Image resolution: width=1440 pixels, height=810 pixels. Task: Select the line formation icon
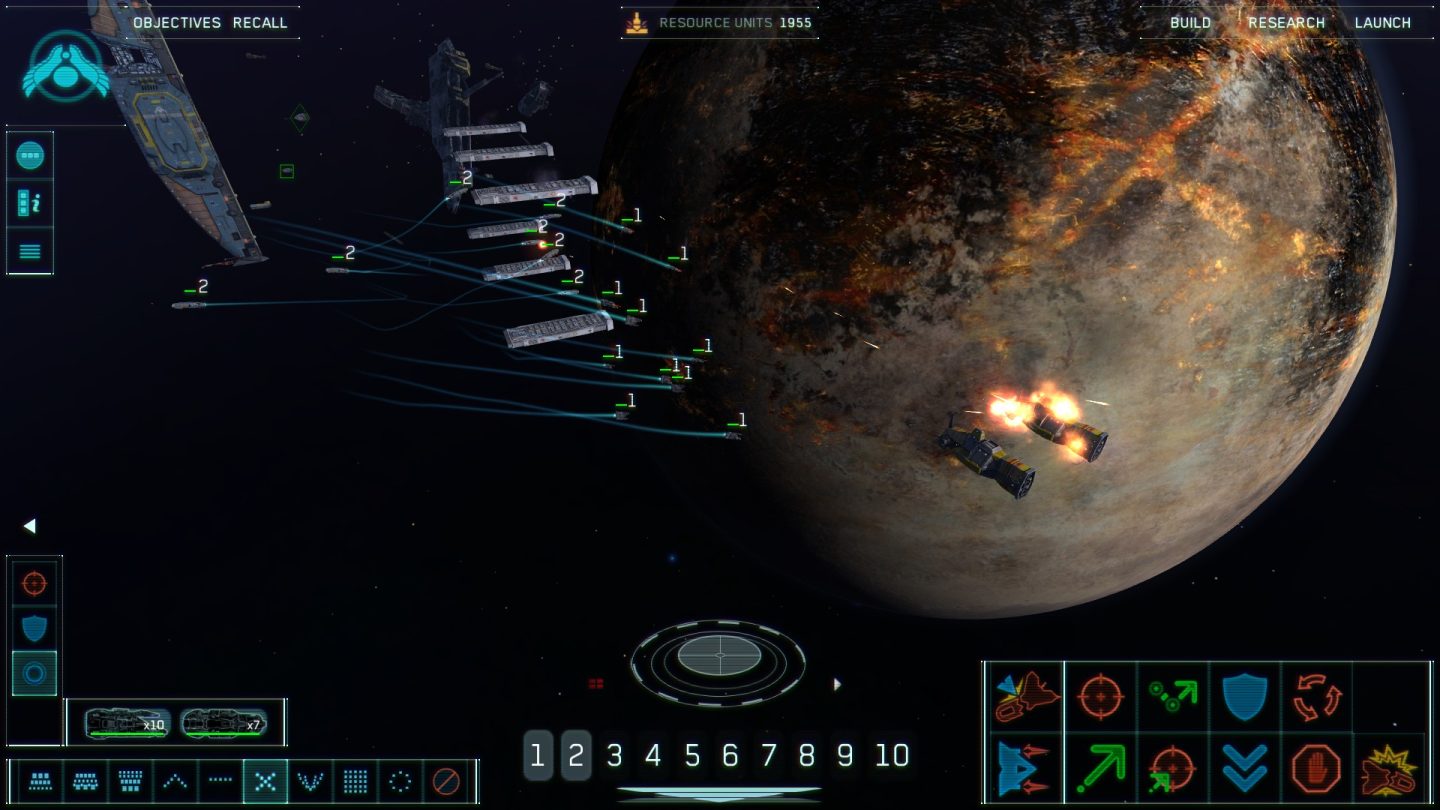click(220, 781)
